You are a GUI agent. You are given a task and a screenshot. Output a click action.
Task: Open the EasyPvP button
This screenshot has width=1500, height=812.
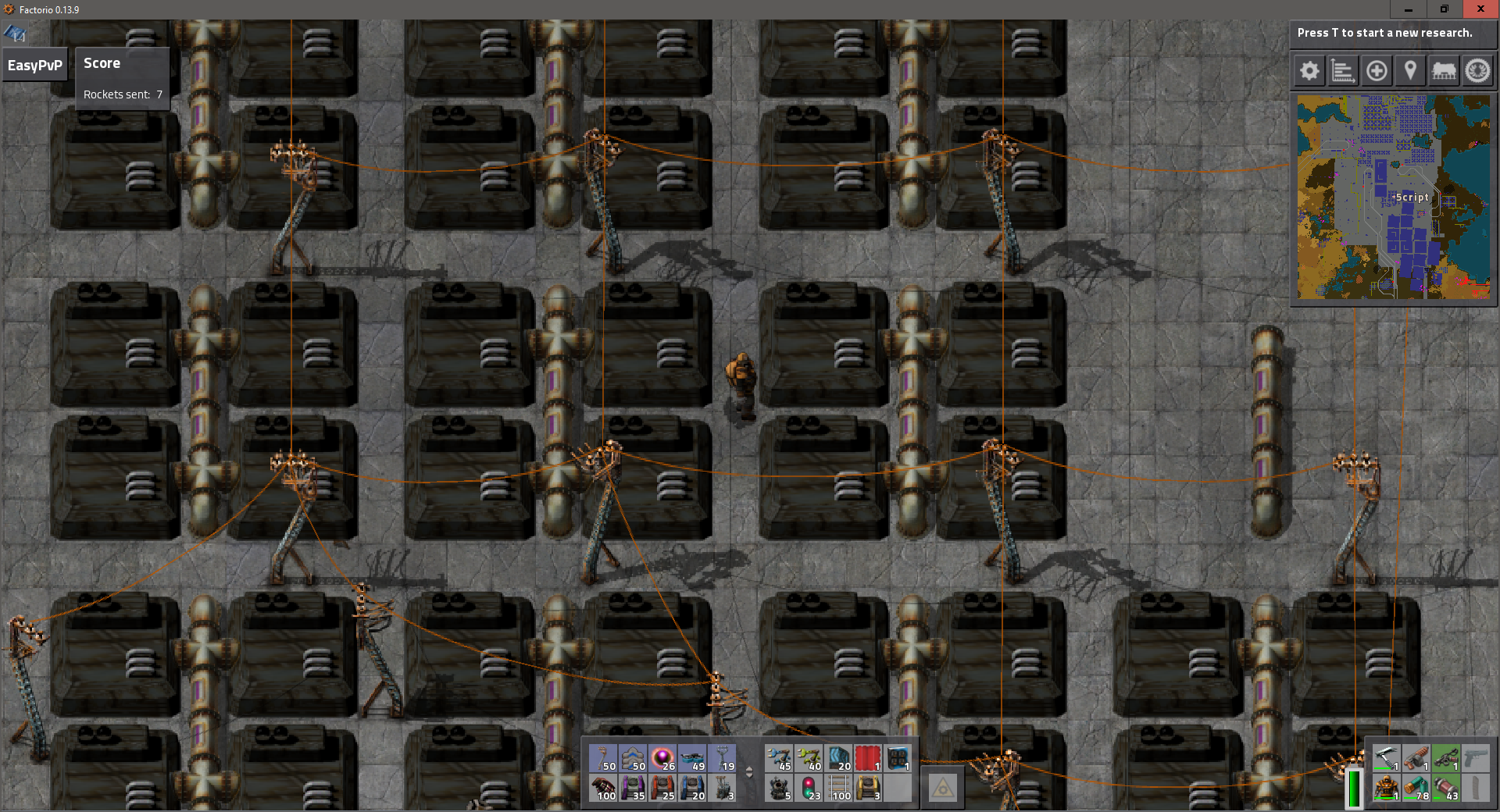click(35, 66)
